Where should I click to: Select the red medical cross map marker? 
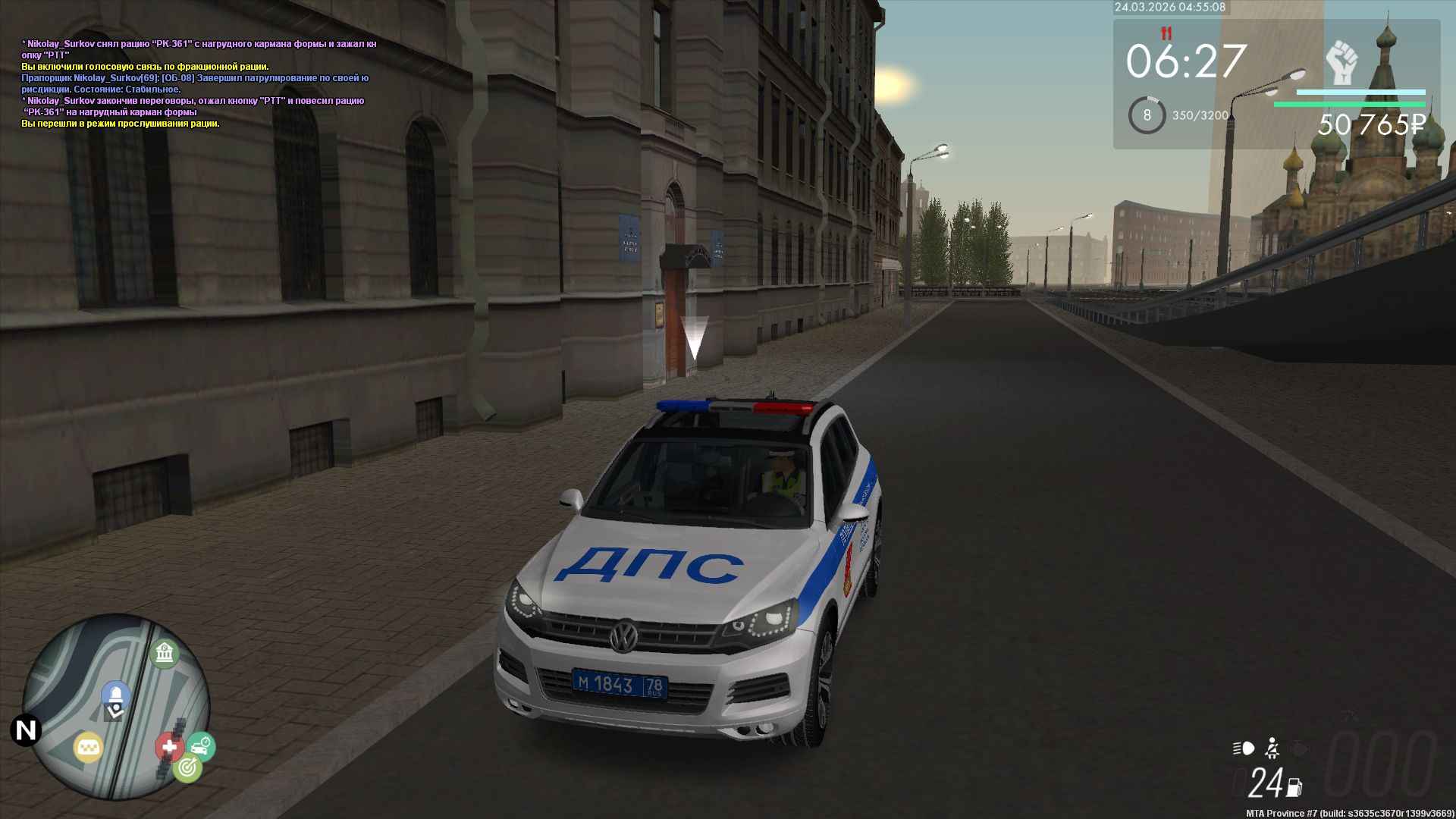pos(168,747)
